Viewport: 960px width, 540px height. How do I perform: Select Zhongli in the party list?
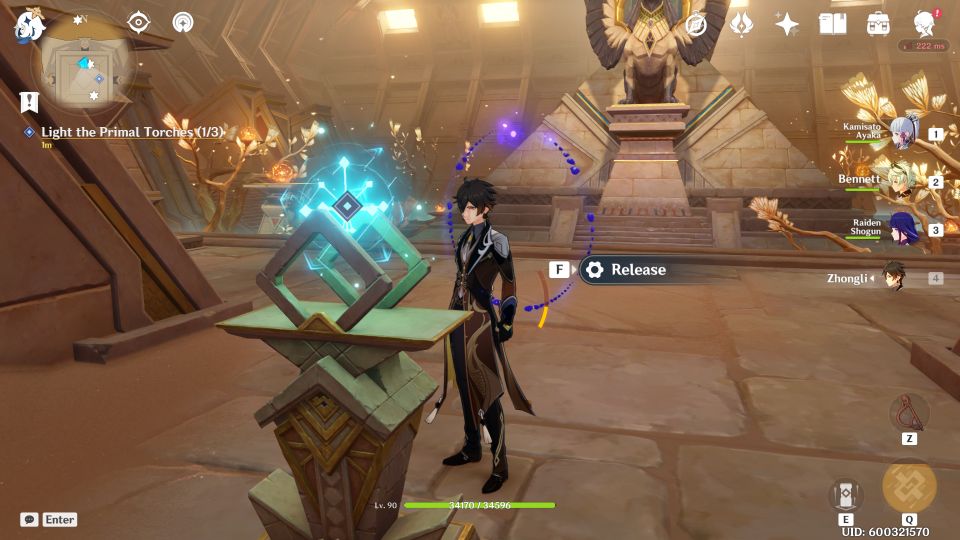pyautogui.click(x=895, y=278)
